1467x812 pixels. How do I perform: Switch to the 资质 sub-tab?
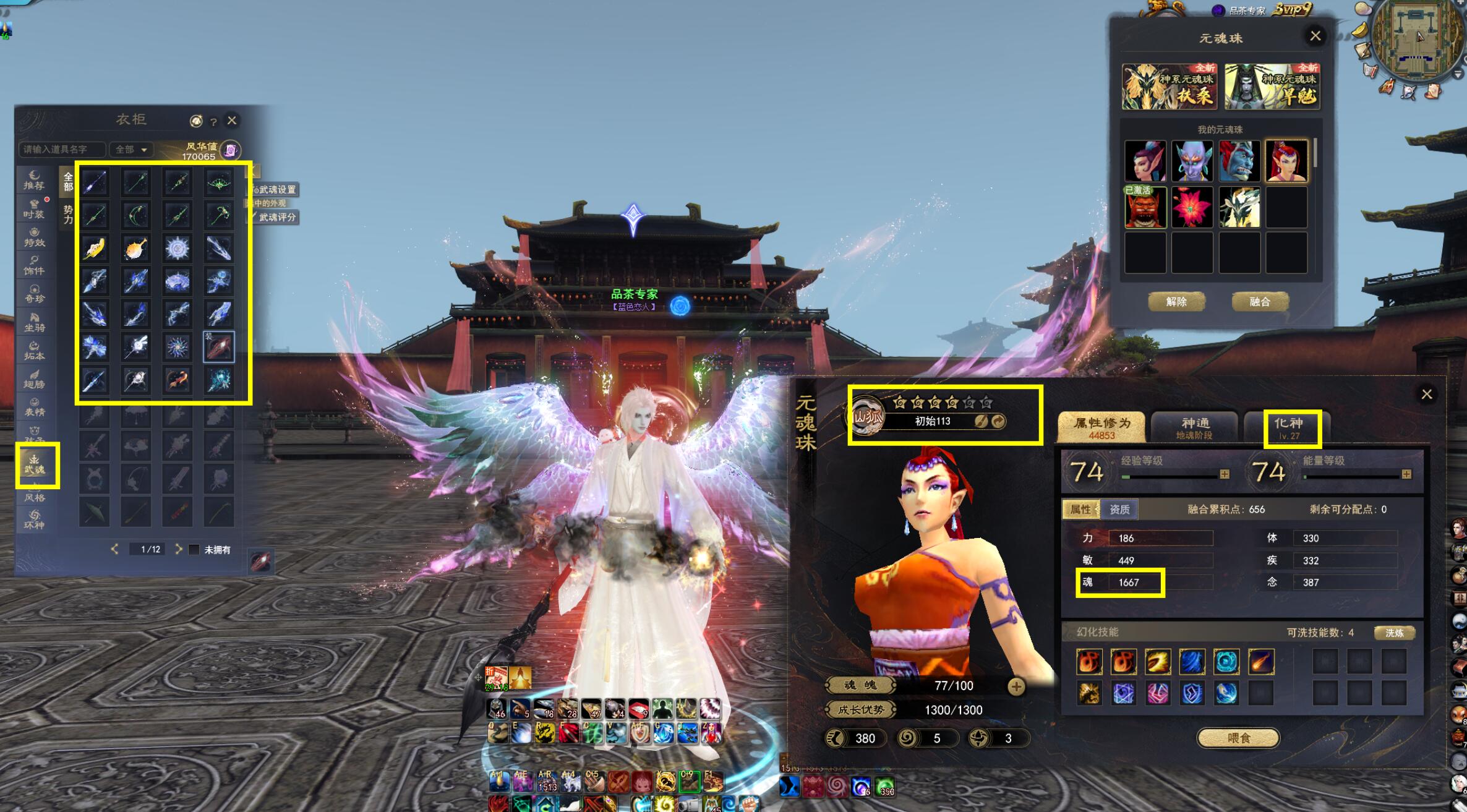[x=1119, y=510]
